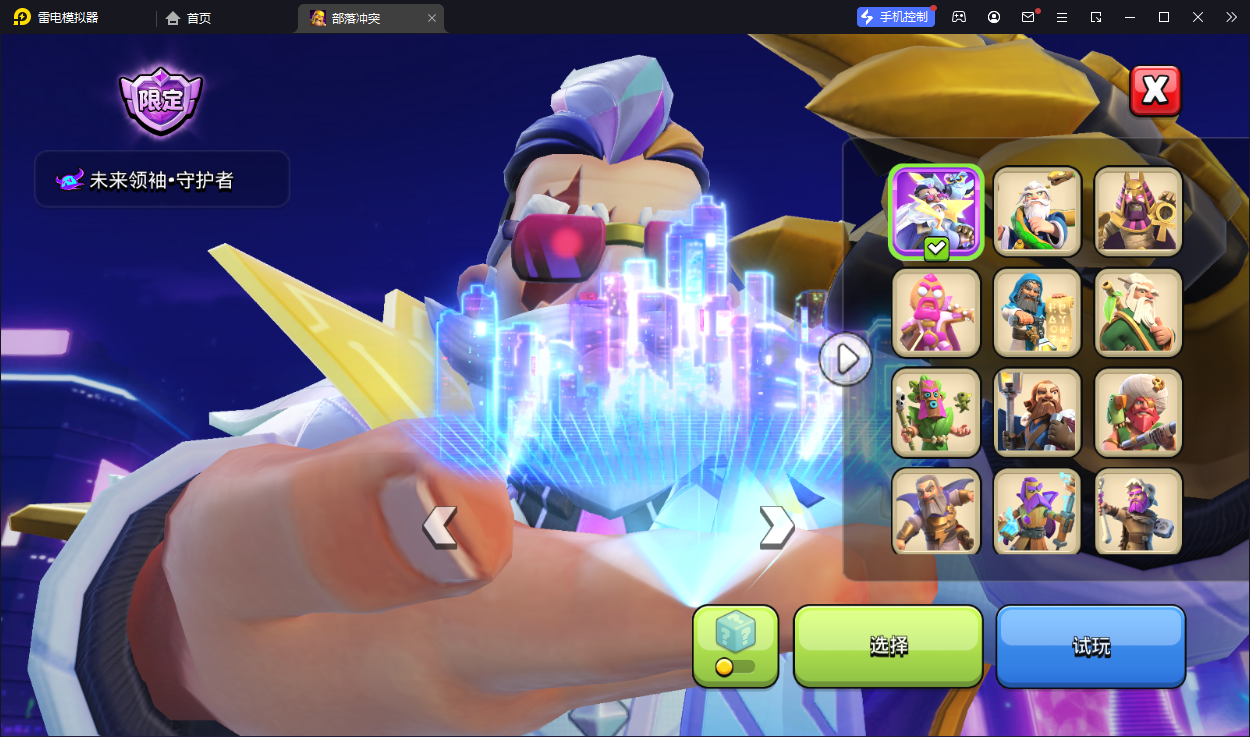Confirm skin with the green 选择 button
The height and width of the screenshot is (737, 1250).
pyautogui.click(x=888, y=645)
